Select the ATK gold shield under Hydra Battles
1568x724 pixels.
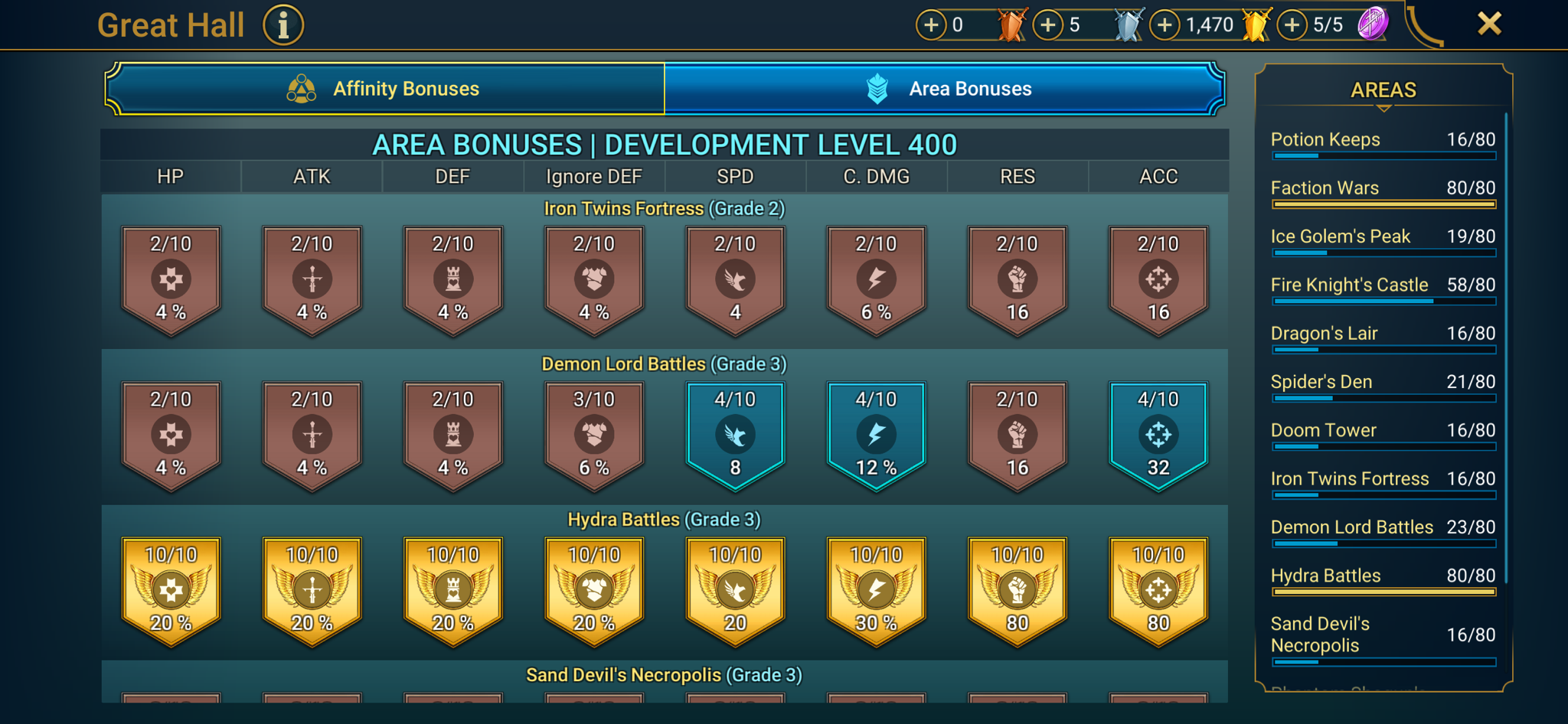[x=311, y=591]
